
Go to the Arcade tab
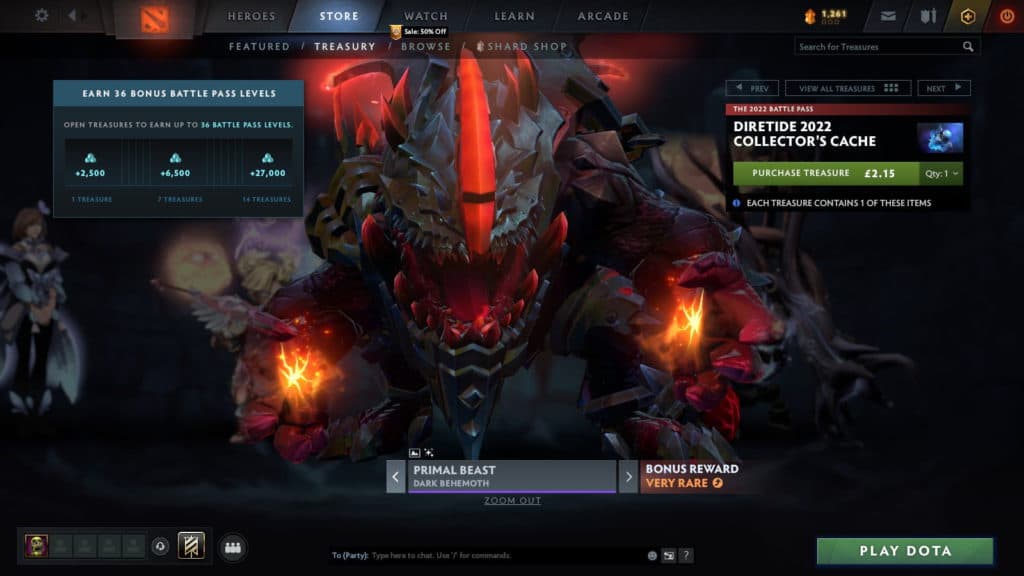pyautogui.click(x=603, y=16)
